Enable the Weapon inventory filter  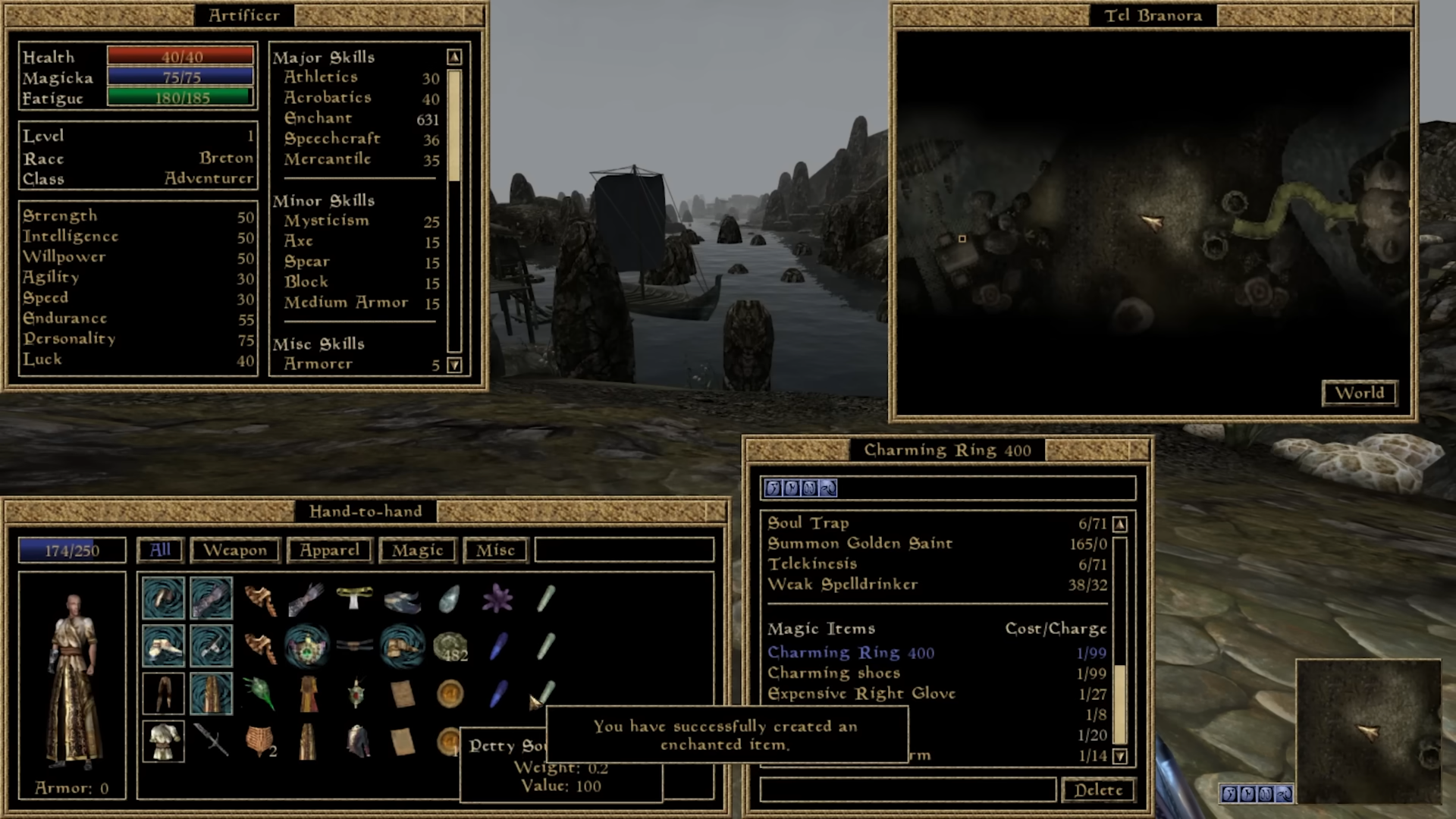coord(235,550)
